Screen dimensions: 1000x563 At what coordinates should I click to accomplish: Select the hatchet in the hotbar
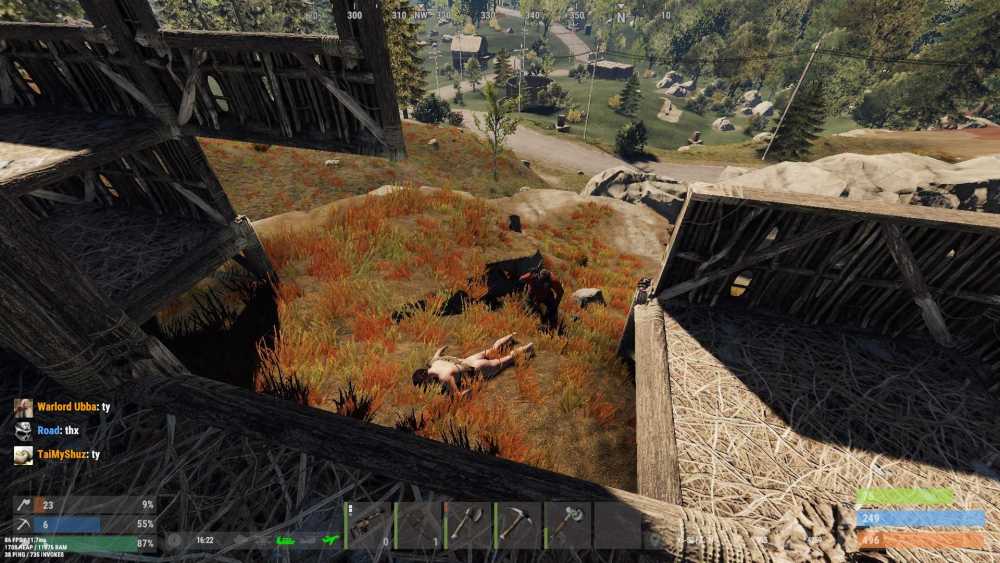pyautogui.click(x=468, y=525)
